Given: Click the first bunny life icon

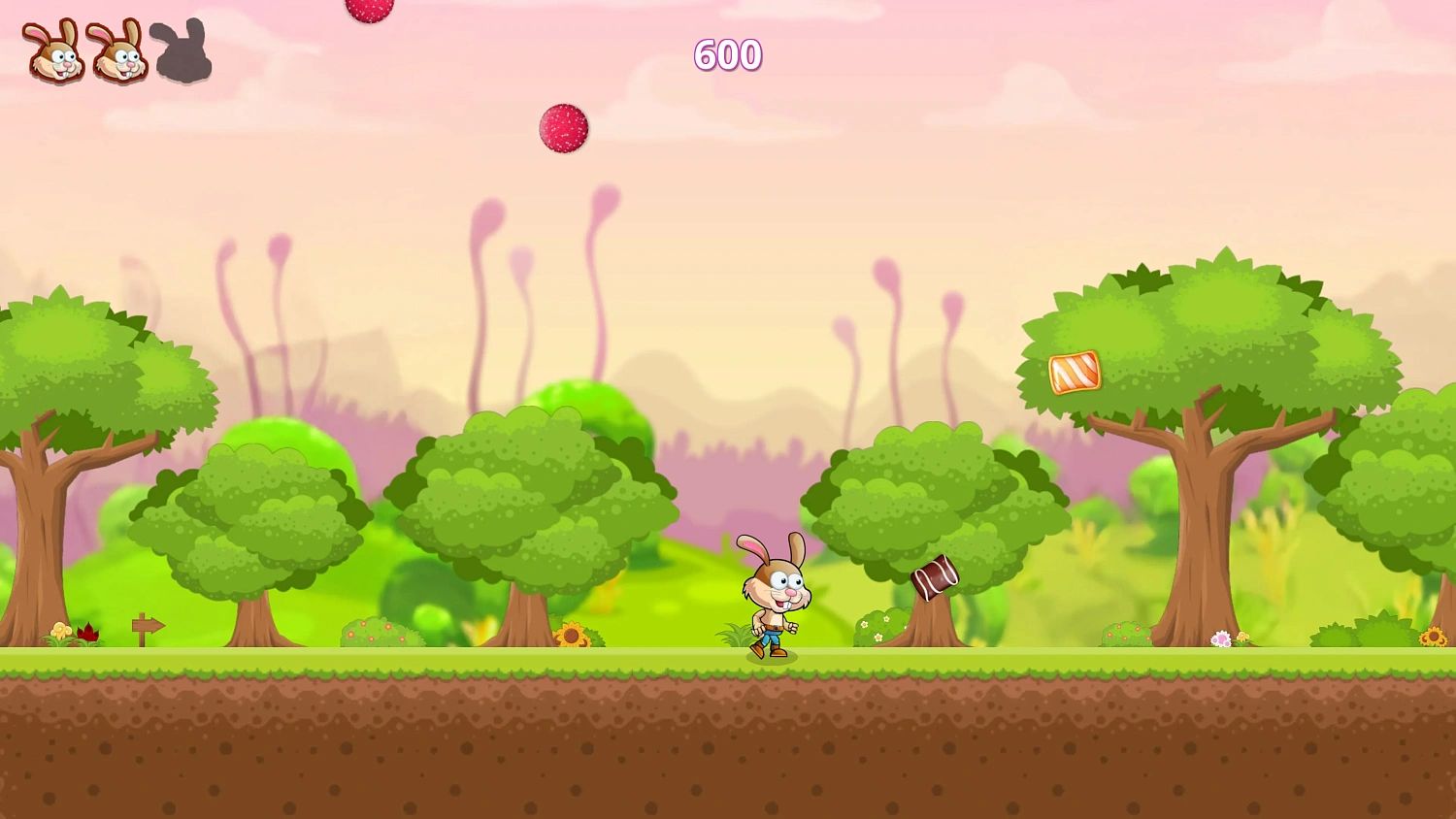Looking at the screenshot, I should (x=53, y=51).
